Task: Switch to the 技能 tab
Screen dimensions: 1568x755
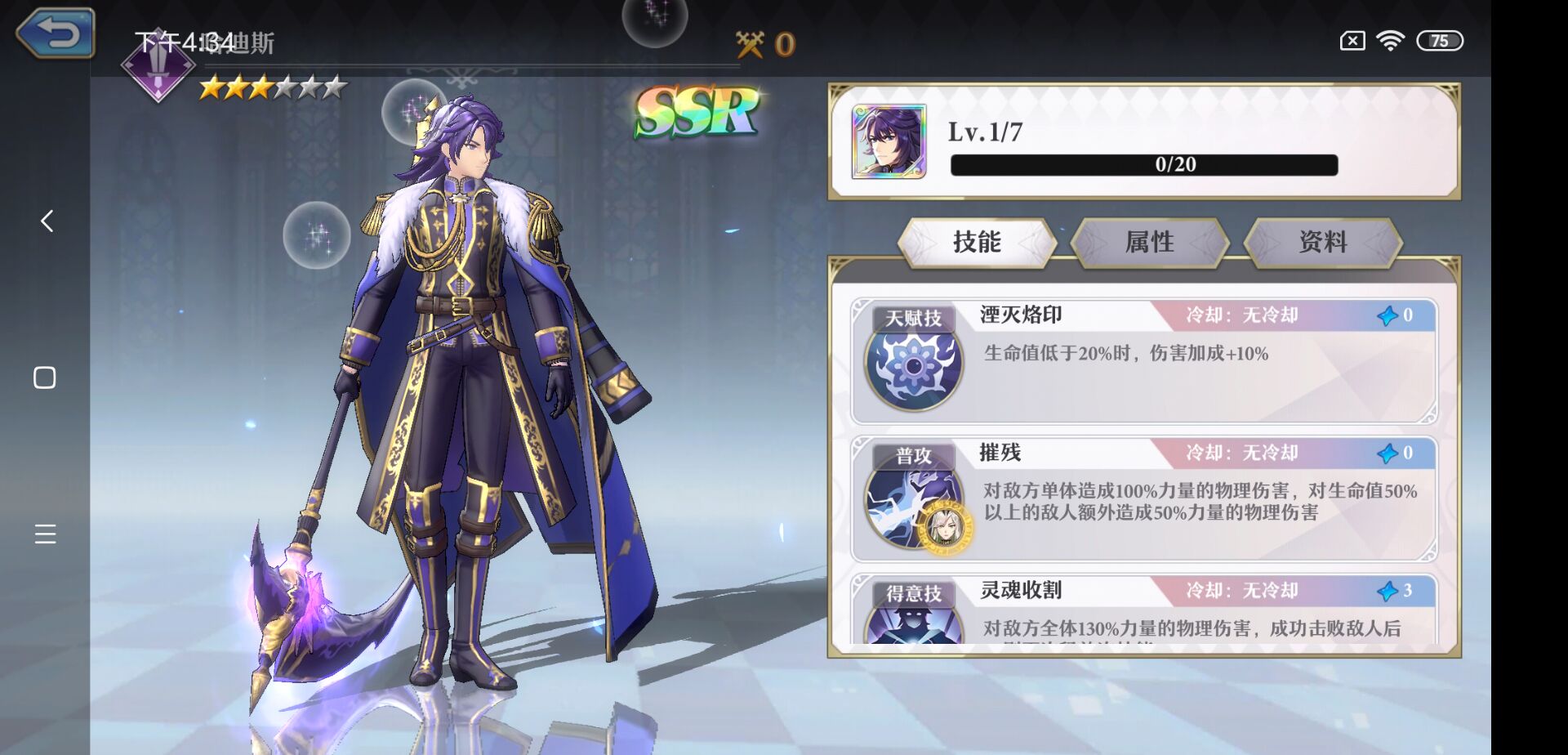Action: click(977, 242)
